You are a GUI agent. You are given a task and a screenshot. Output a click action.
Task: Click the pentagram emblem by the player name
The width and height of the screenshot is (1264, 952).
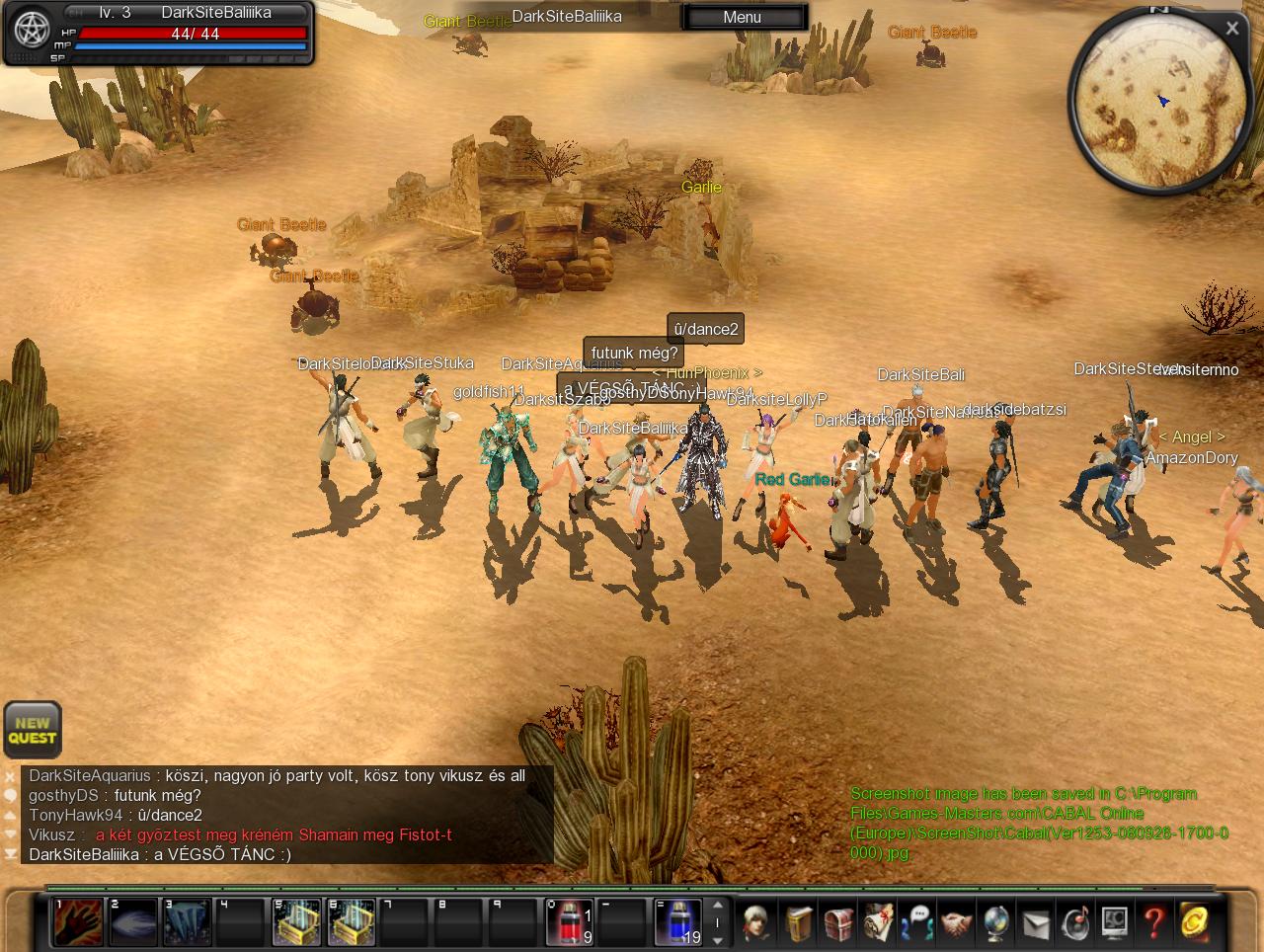coord(32,31)
